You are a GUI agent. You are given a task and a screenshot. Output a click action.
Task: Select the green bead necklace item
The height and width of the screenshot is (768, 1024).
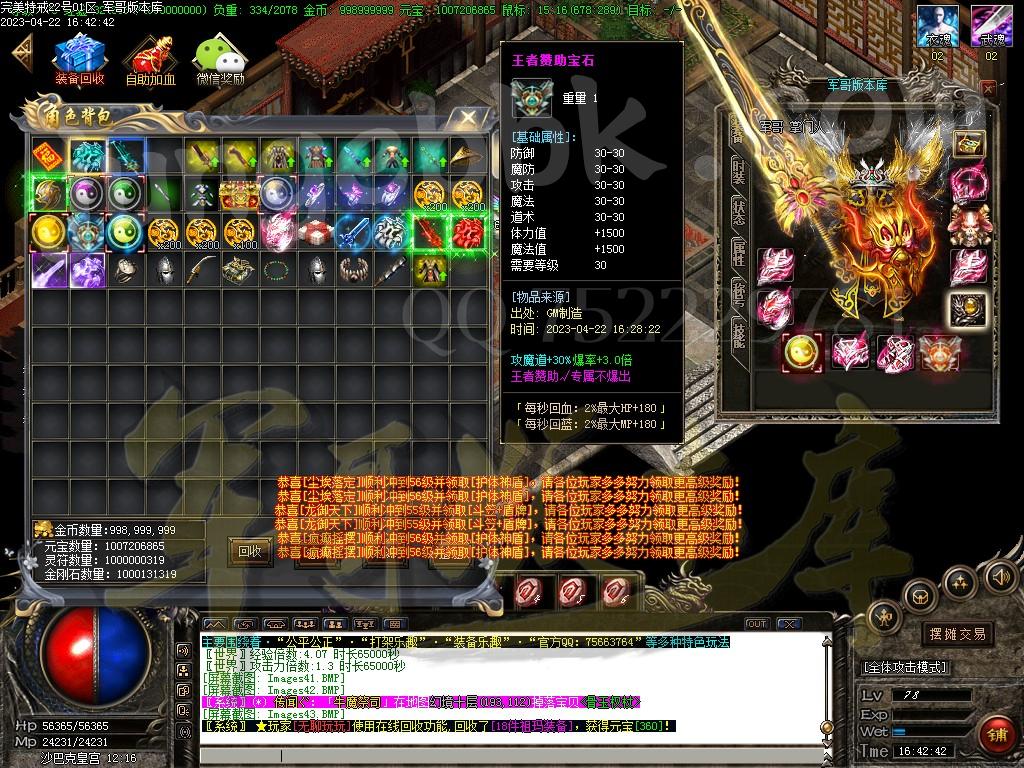point(276,270)
